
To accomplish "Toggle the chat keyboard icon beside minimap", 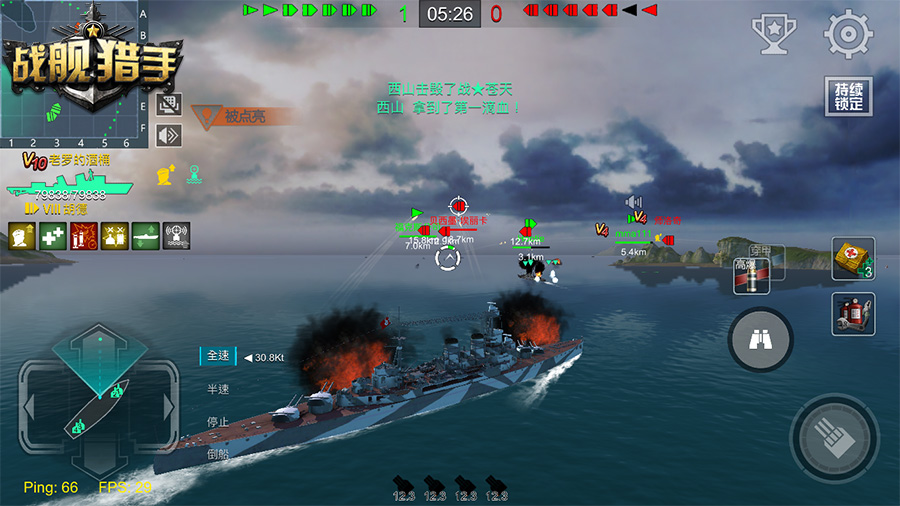I will pos(169,105).
